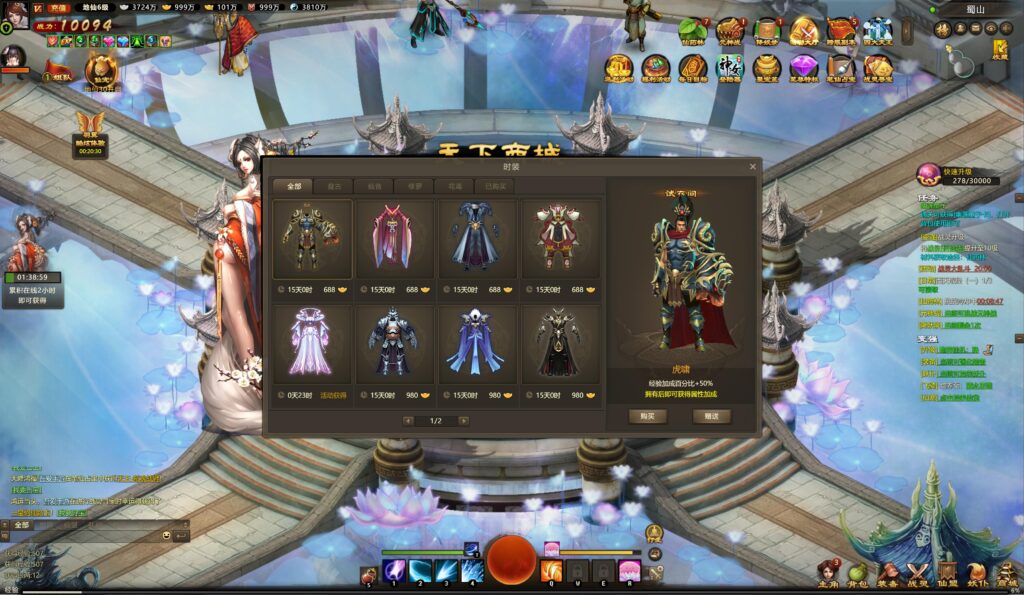Click the 购买 buy button
1024x595 pixels.
648,416
